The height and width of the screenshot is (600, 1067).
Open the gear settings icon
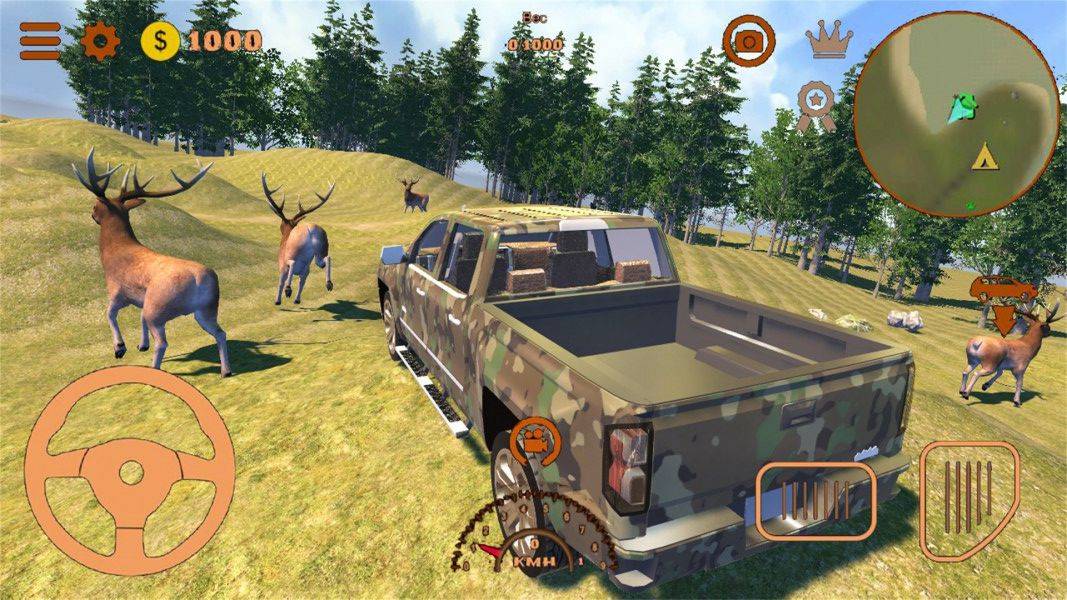[x=100, y=41]
